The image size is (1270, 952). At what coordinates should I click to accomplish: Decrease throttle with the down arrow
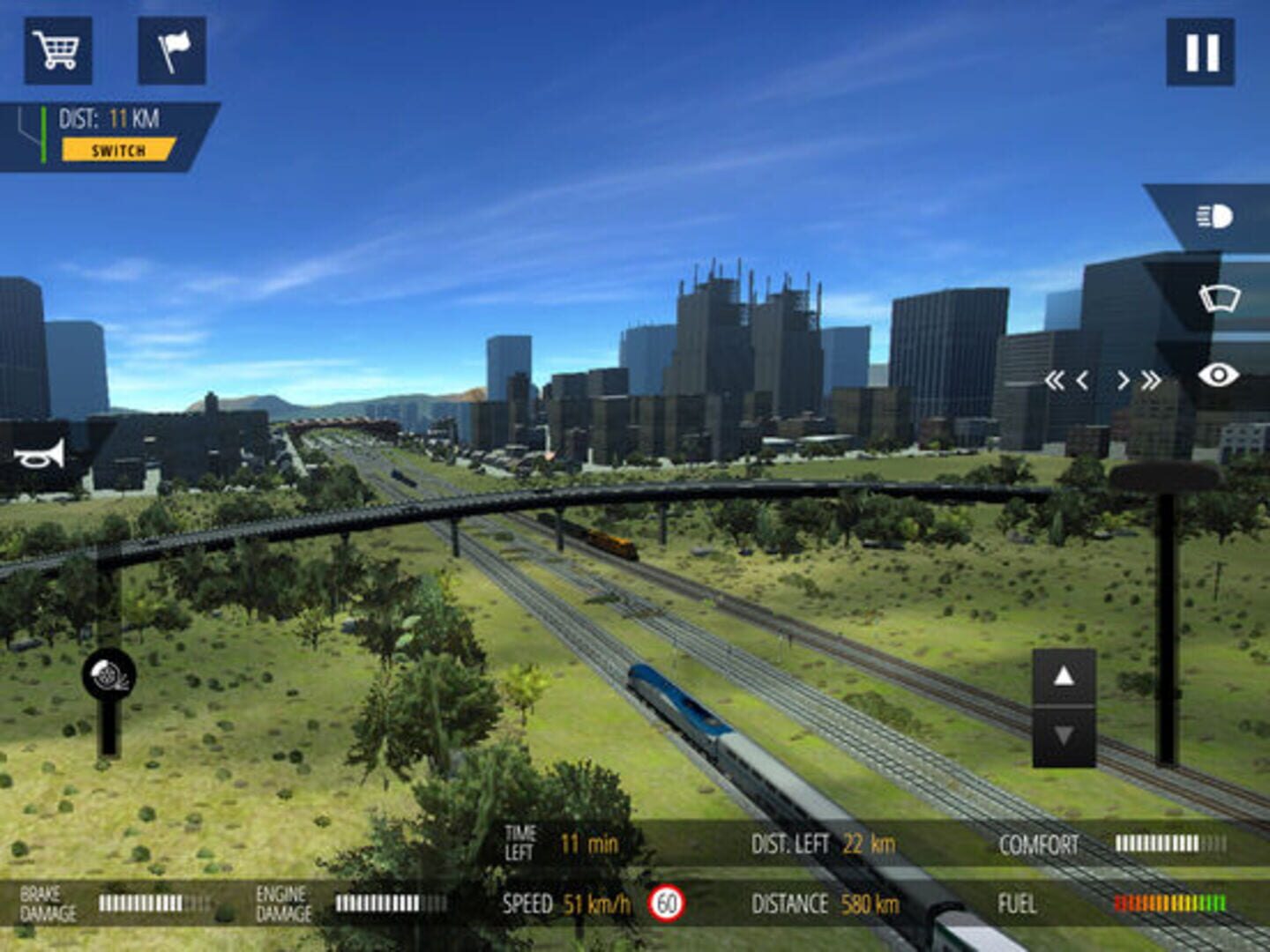1064,735
